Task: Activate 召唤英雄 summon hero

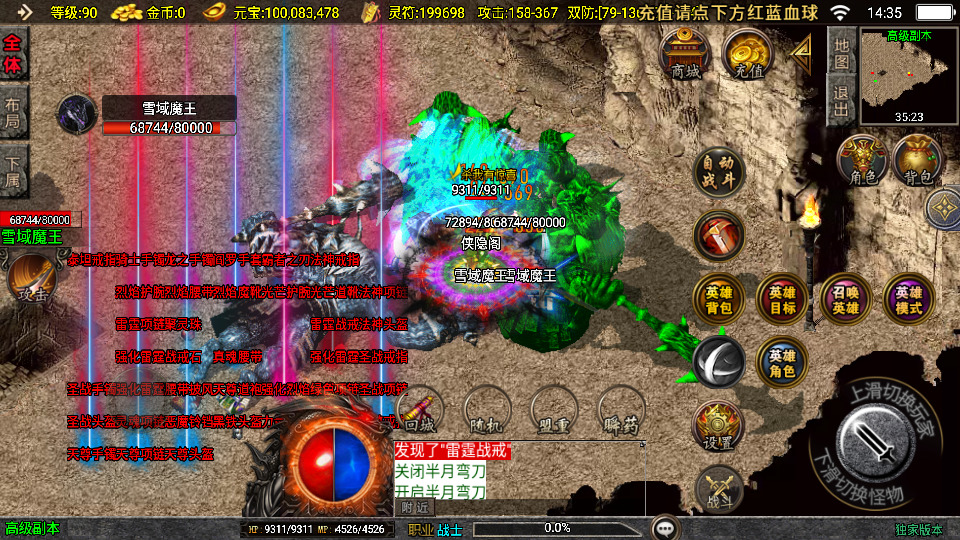Action: [x=846, y=299]
